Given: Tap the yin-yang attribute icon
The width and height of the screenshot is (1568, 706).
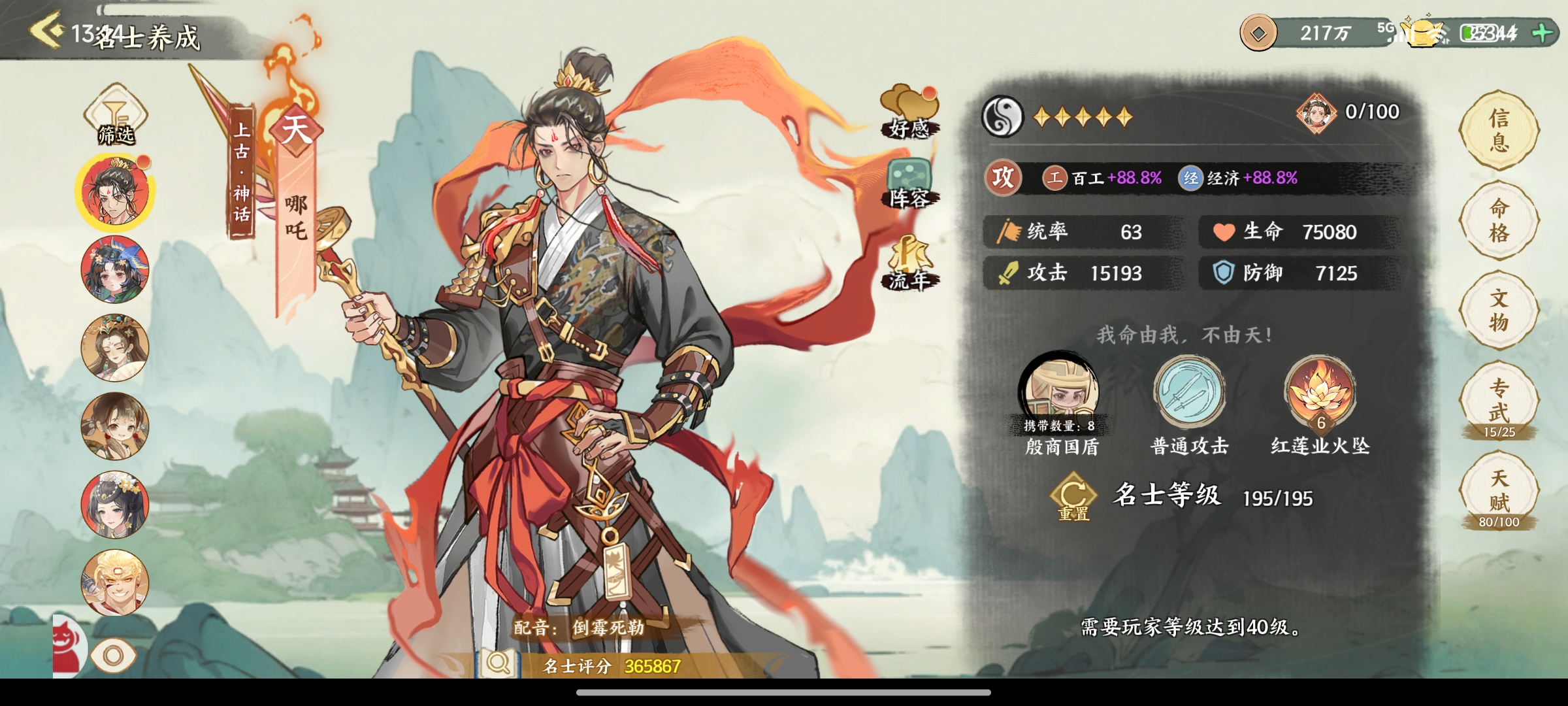Looking at the screenshot, I should pos(1002,117).
